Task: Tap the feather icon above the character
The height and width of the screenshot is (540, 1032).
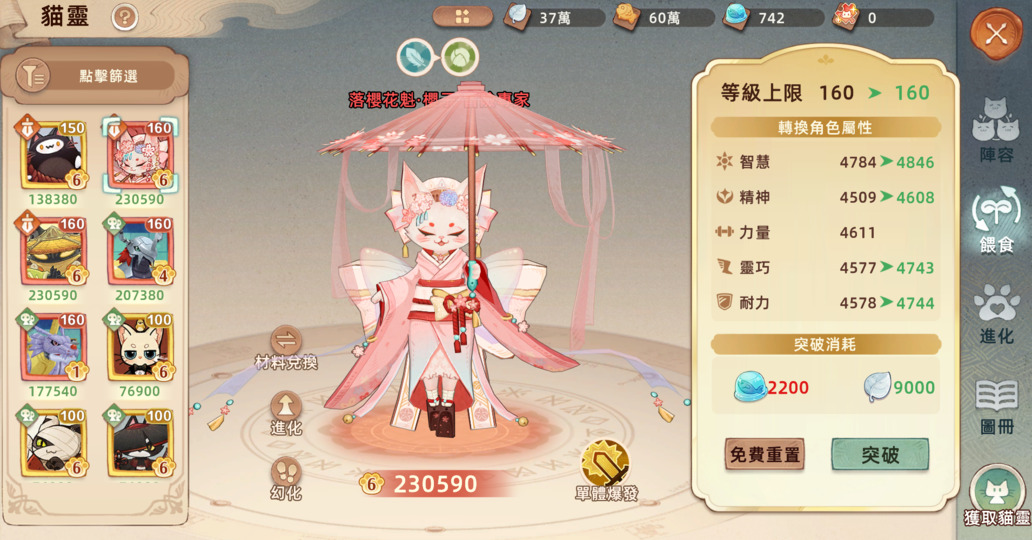Action: tap(415, 57)
